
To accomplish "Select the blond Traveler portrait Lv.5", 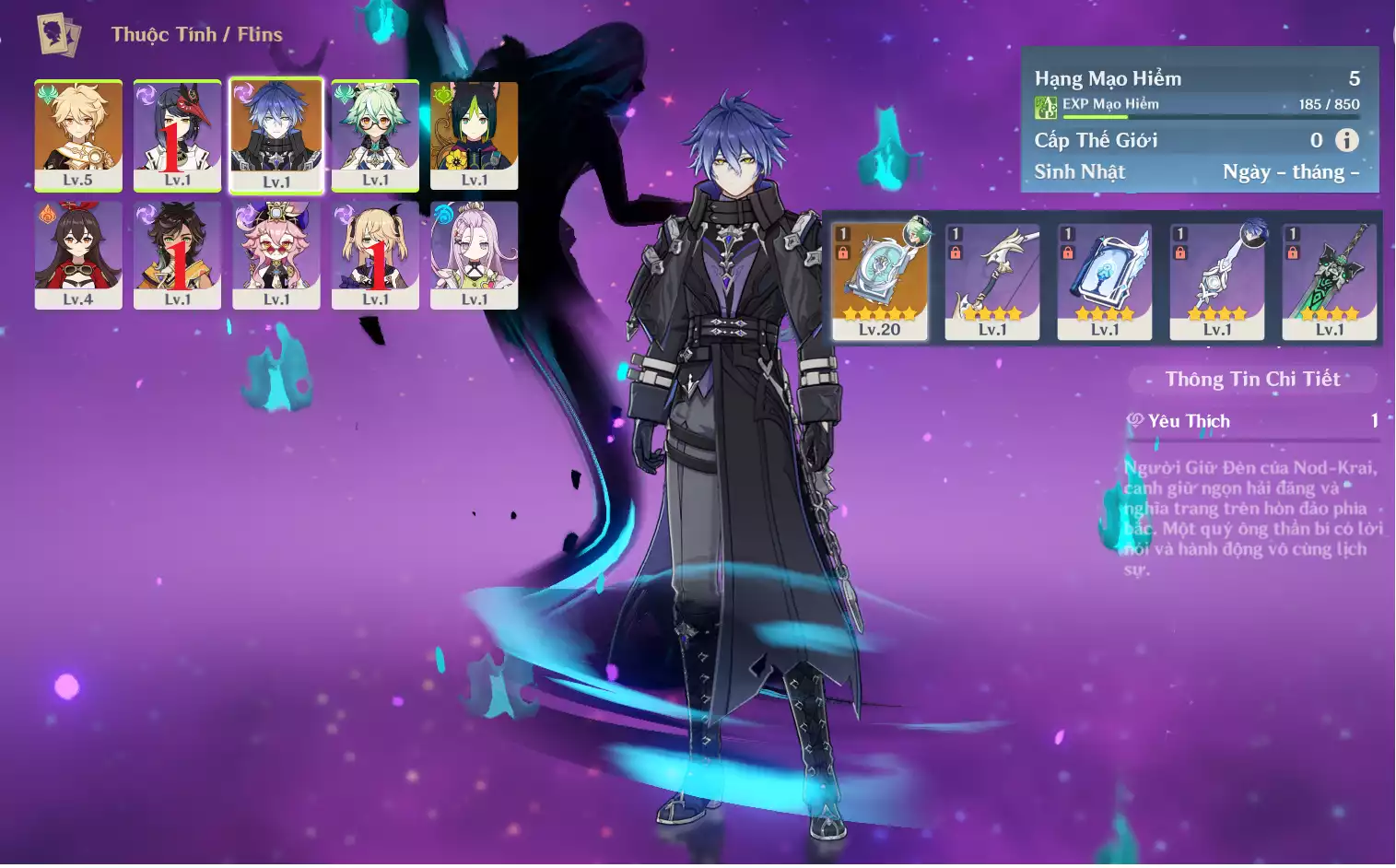I will pos(78,135).
